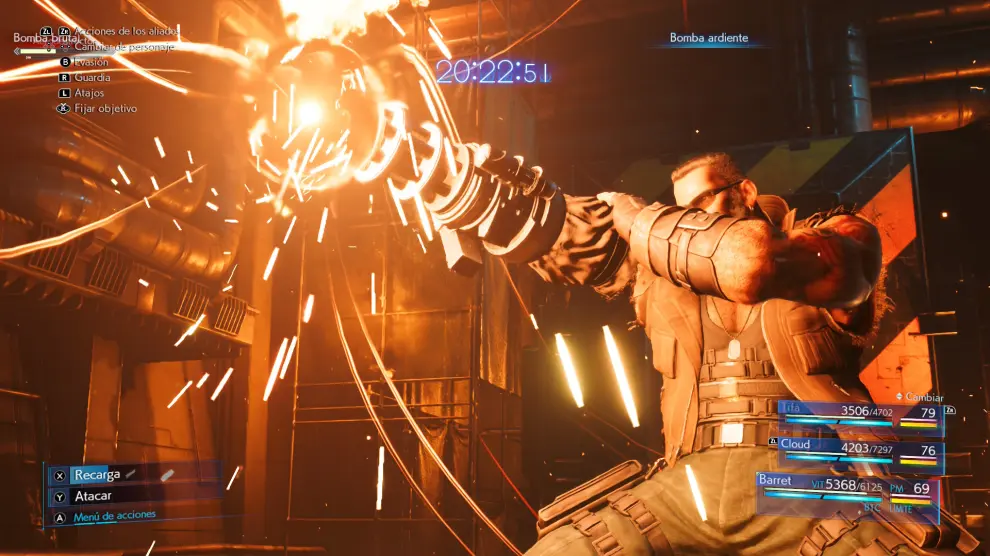This screenshot has width=990, height=556.
Task: Click the Atajos shortcut hint
Action: [x=90, y=93]
